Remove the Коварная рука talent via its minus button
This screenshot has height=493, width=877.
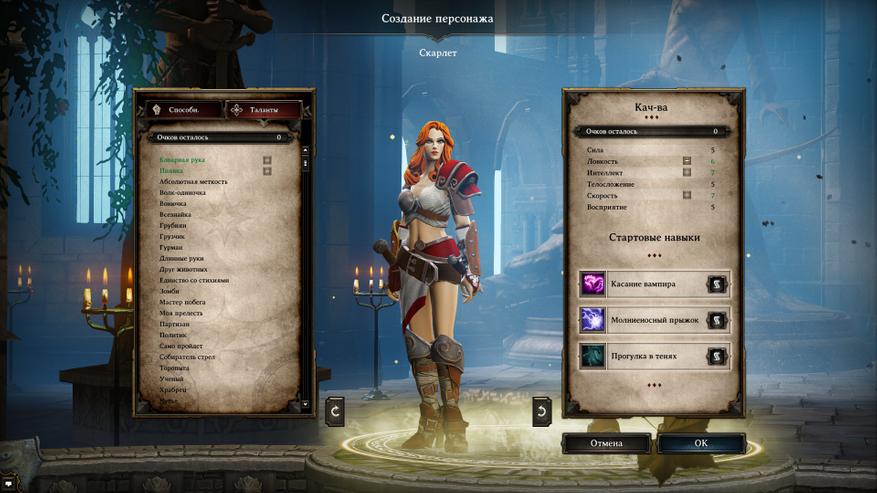[267, 160]
